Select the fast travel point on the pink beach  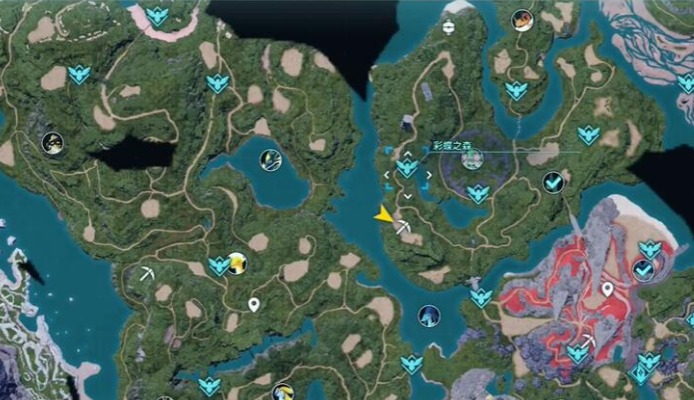pos(157,15)
